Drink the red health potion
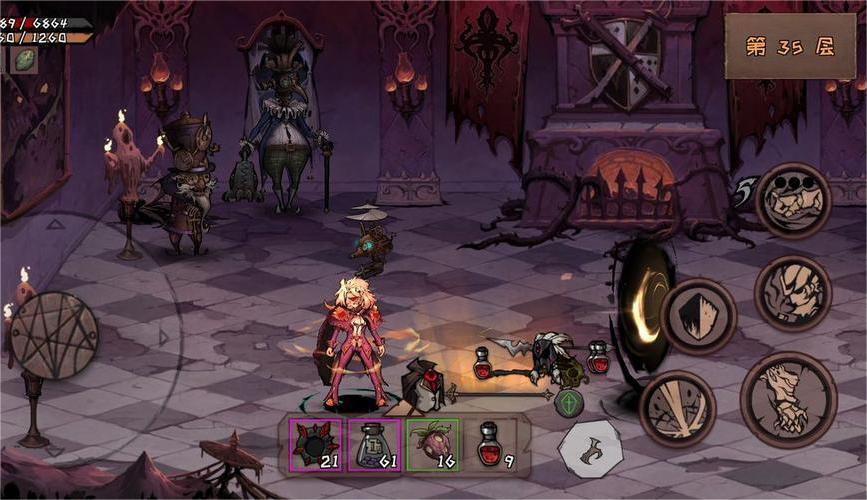The image size is (867, 500). 491,445
